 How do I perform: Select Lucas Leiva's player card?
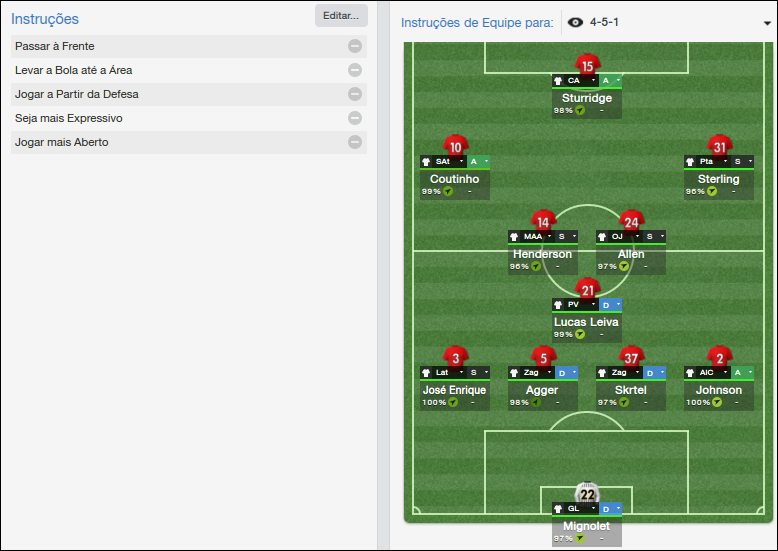click(587, 322)
